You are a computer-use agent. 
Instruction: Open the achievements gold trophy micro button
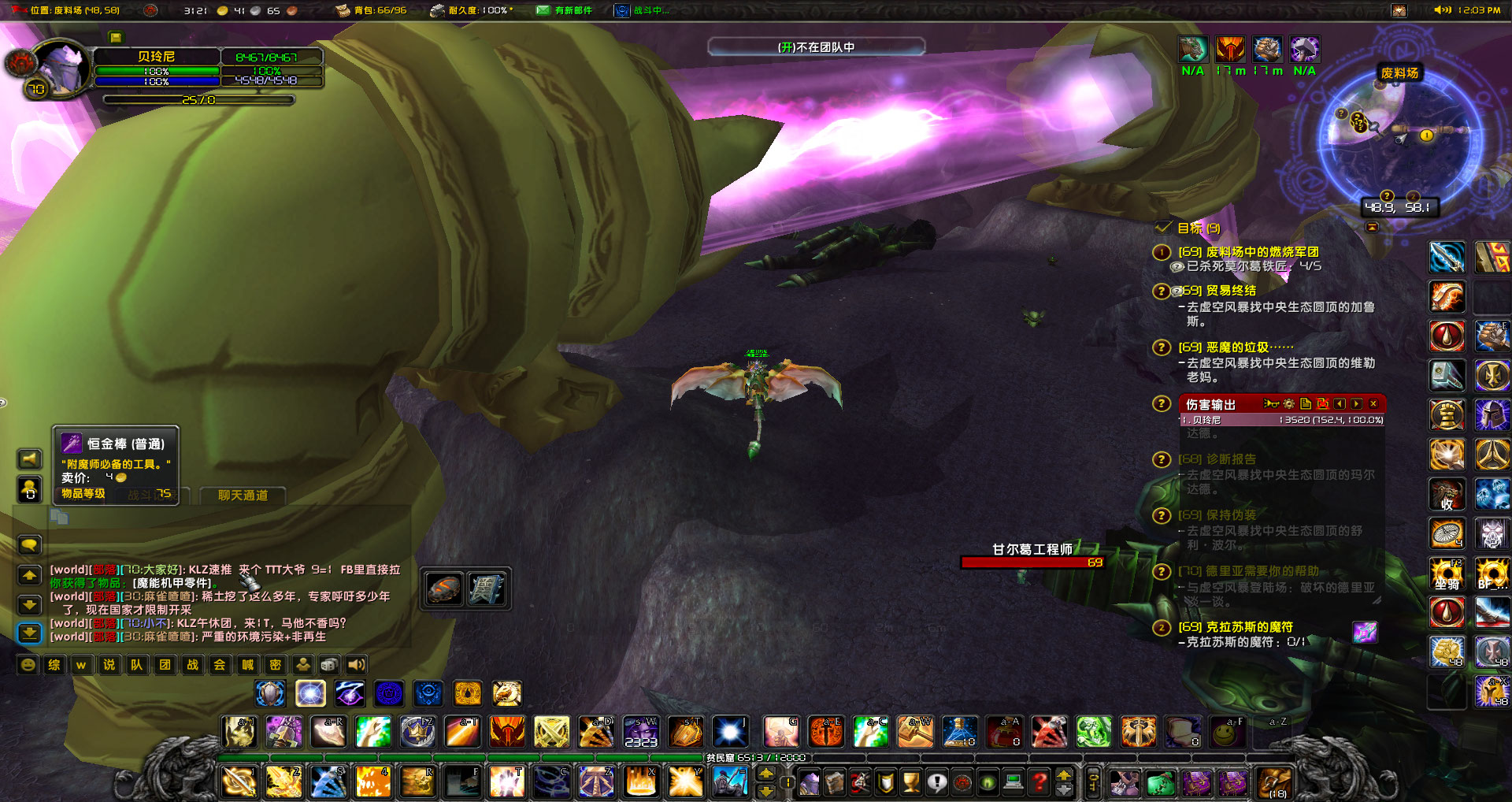[x=911, y=782]
